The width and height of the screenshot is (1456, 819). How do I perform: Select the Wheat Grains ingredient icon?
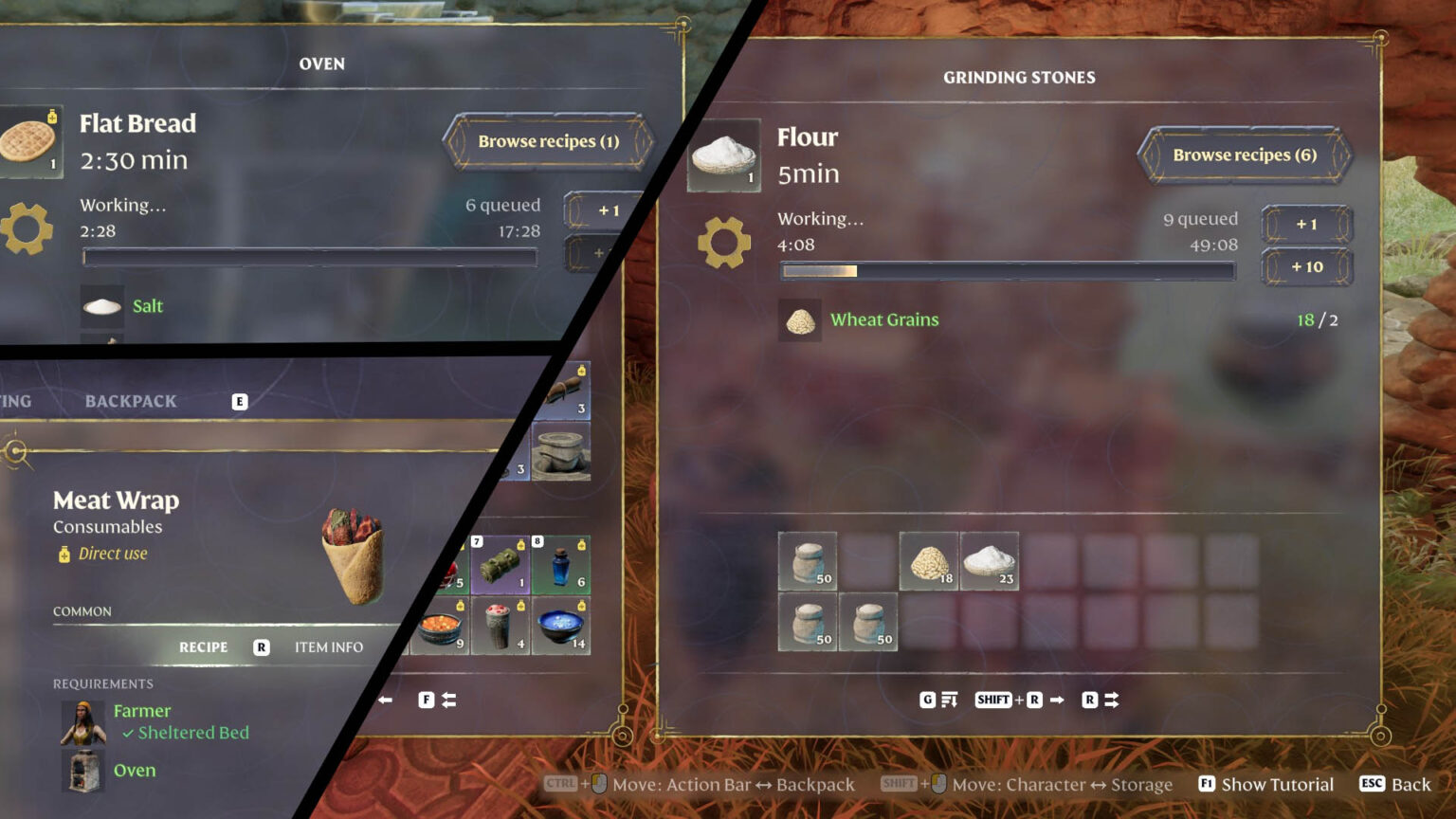point(801,320)
